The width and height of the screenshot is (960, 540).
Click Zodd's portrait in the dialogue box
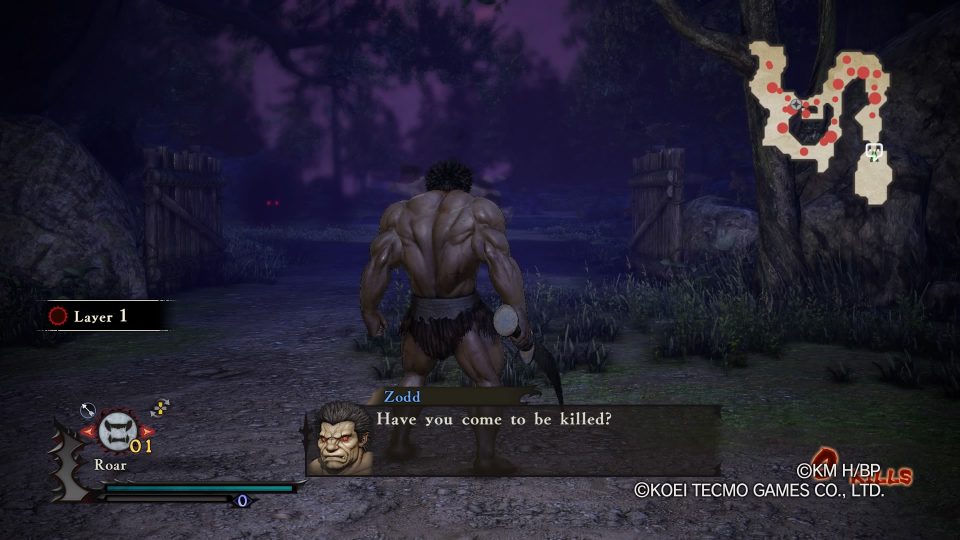click(342, 440)
